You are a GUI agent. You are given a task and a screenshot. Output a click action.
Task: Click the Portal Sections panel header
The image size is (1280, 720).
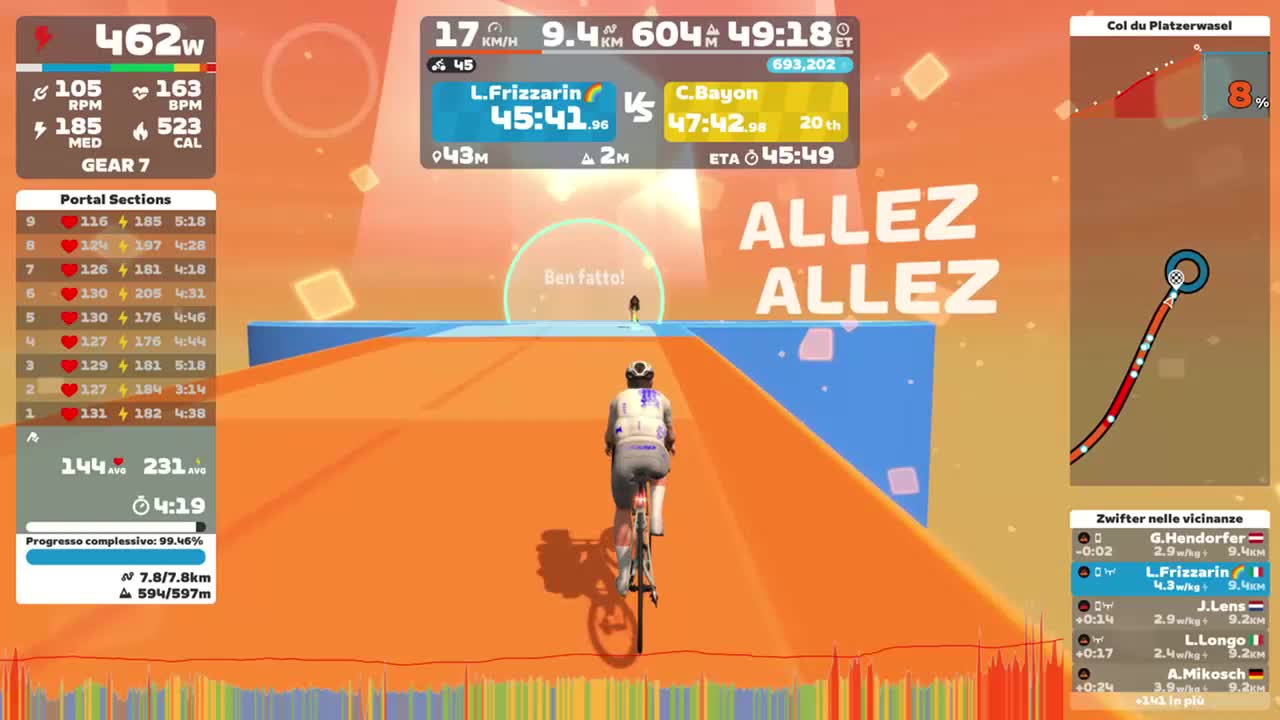[x=114, y=199]
